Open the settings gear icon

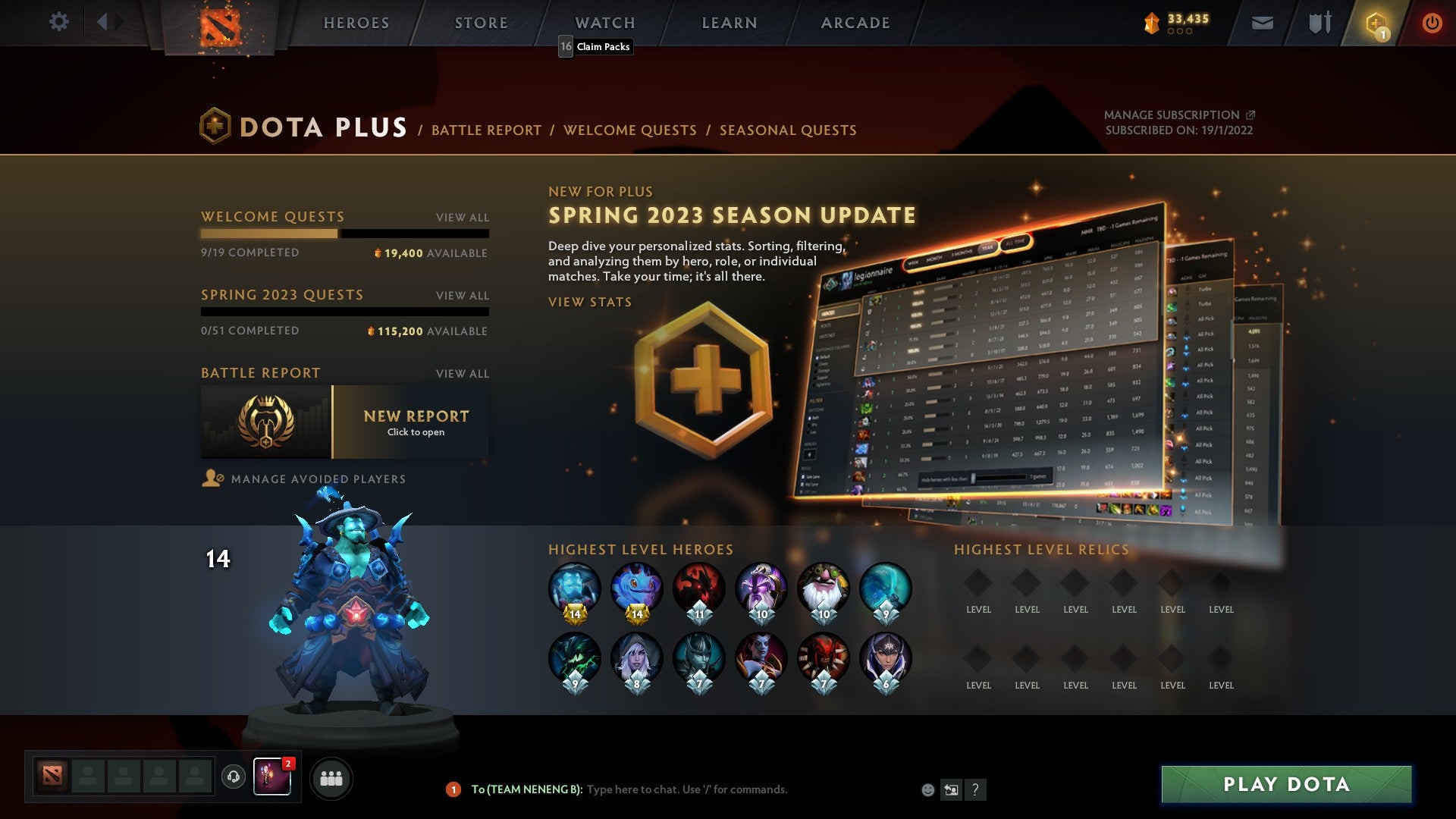(58, 22)
